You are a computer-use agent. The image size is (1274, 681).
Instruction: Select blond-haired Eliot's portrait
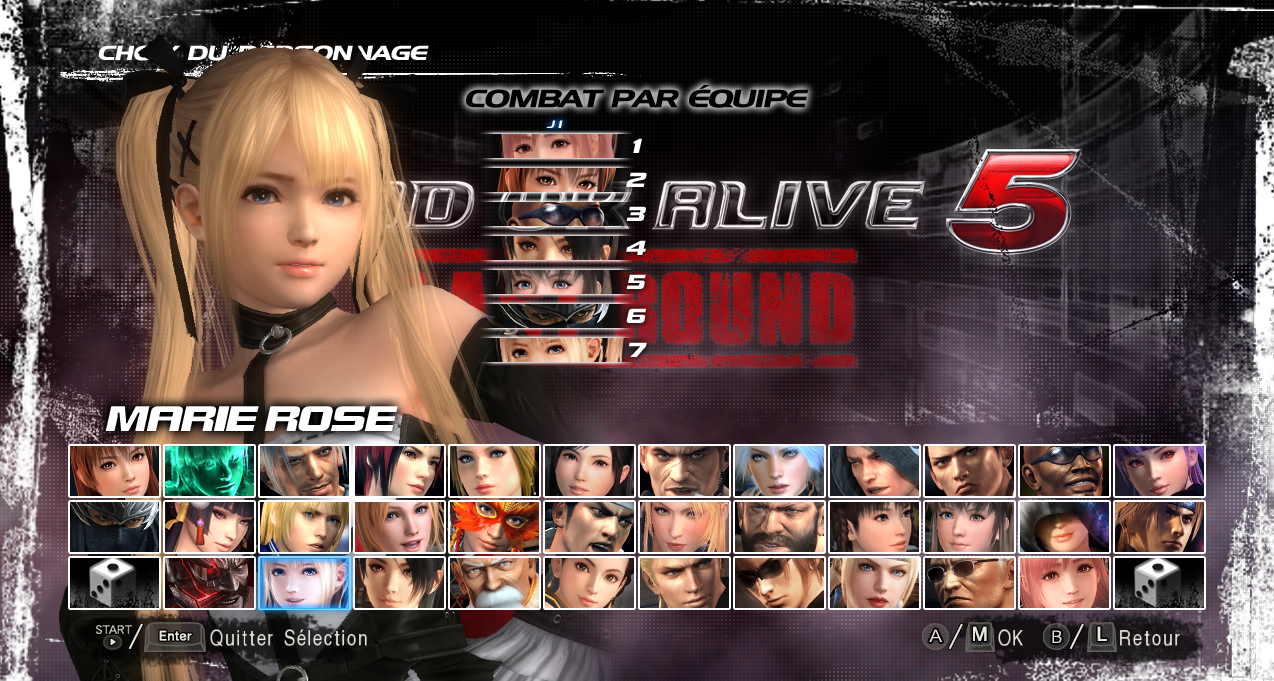[304, 527]
